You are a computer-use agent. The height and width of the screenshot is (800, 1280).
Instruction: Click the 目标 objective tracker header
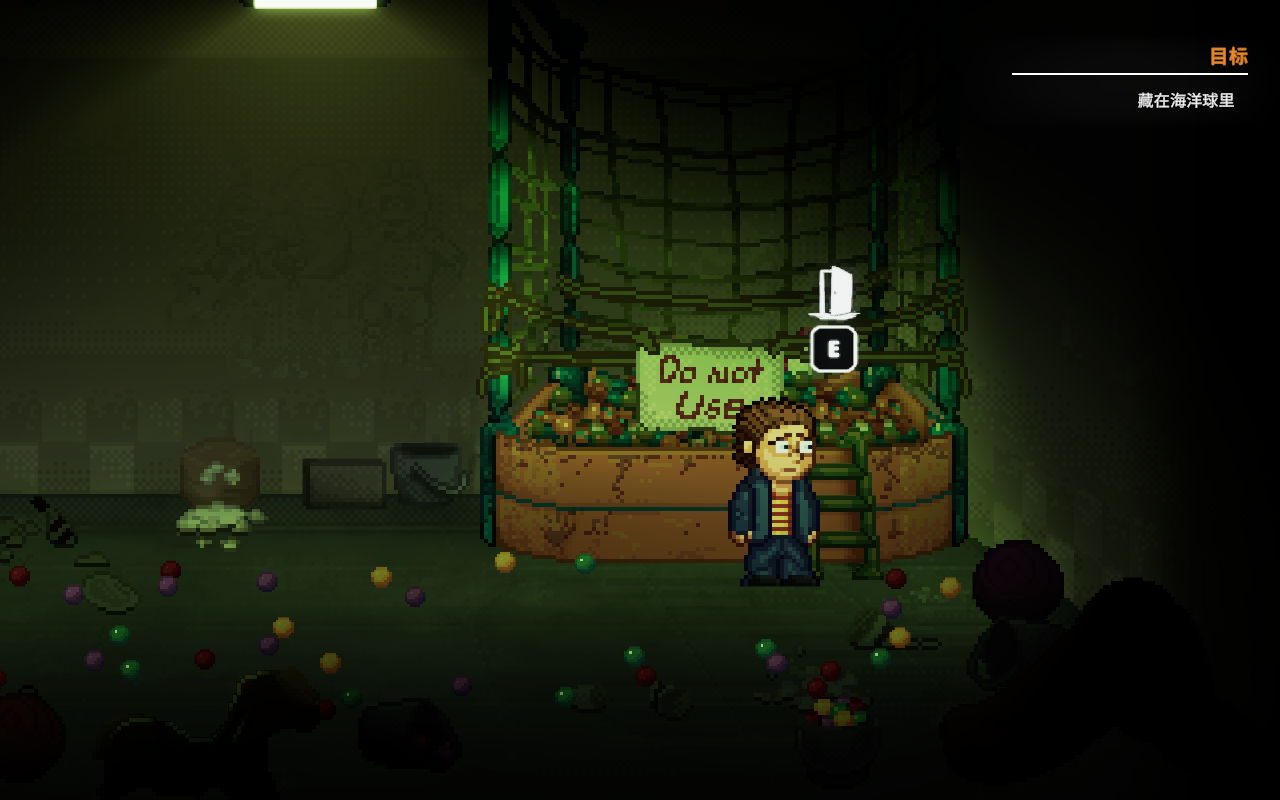point(1228,57)
